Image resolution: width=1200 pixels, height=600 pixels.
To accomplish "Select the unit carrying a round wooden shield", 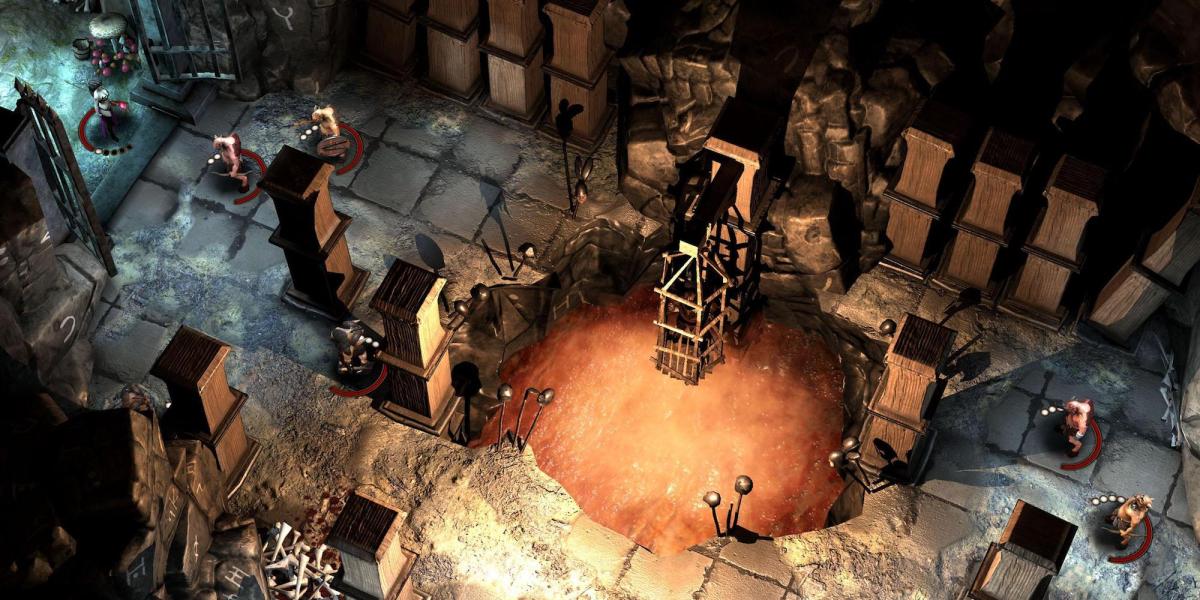I will 328,132.
